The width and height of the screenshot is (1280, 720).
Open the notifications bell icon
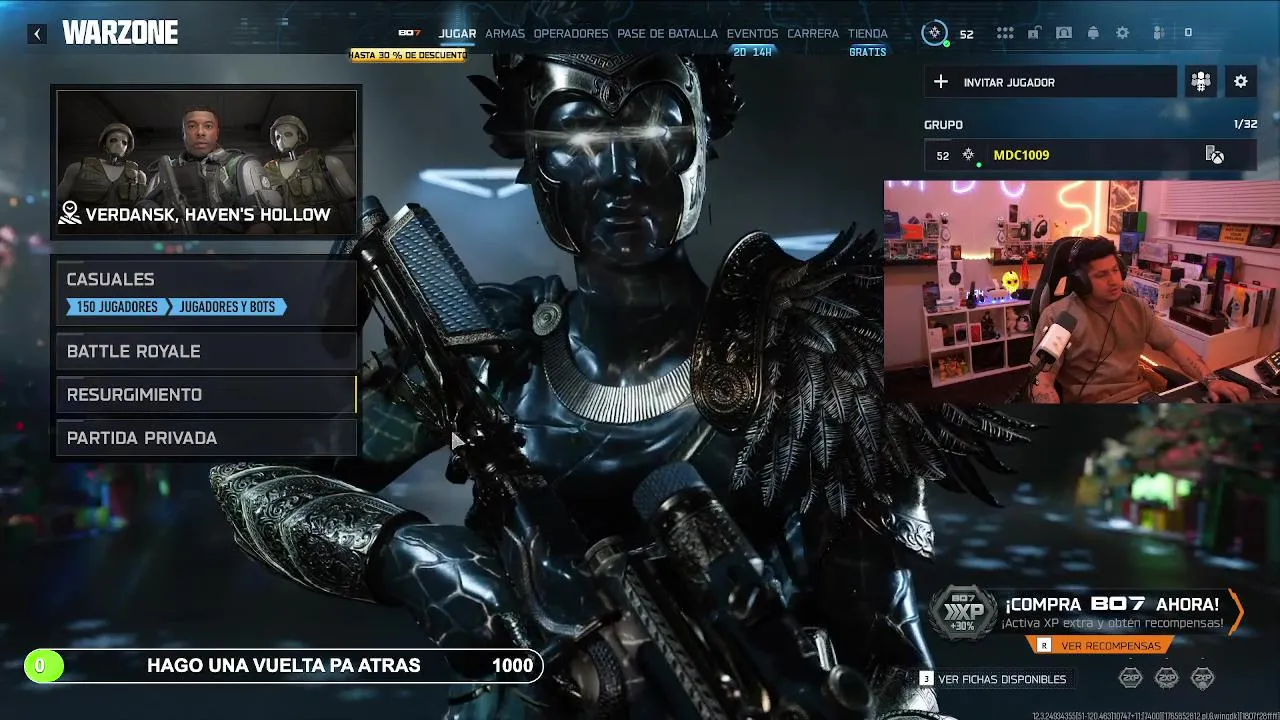coord(1093,33)
